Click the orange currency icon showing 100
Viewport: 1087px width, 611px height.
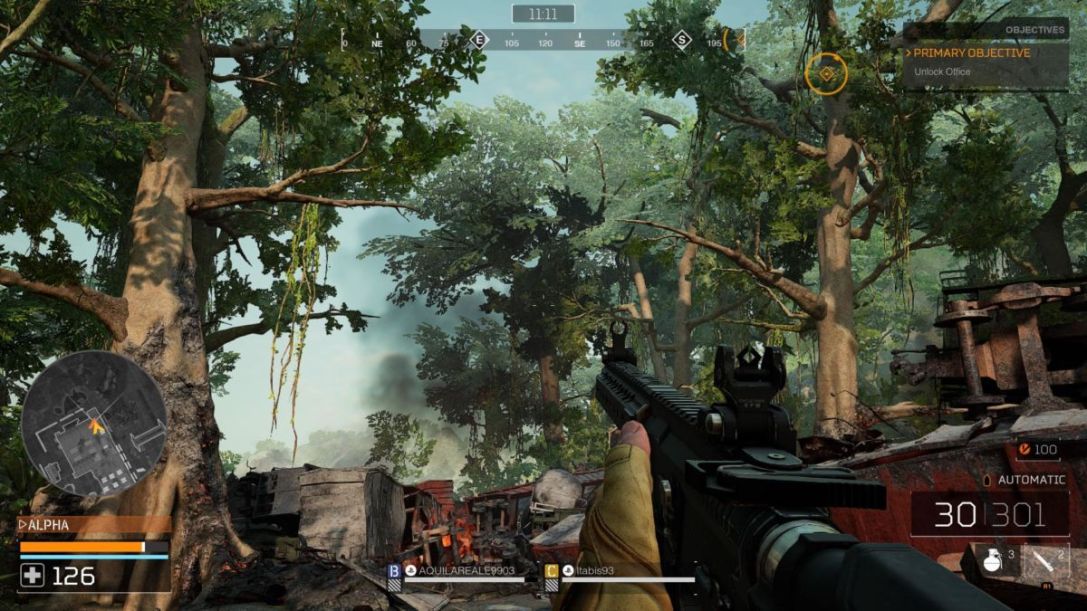point(1024,450)
